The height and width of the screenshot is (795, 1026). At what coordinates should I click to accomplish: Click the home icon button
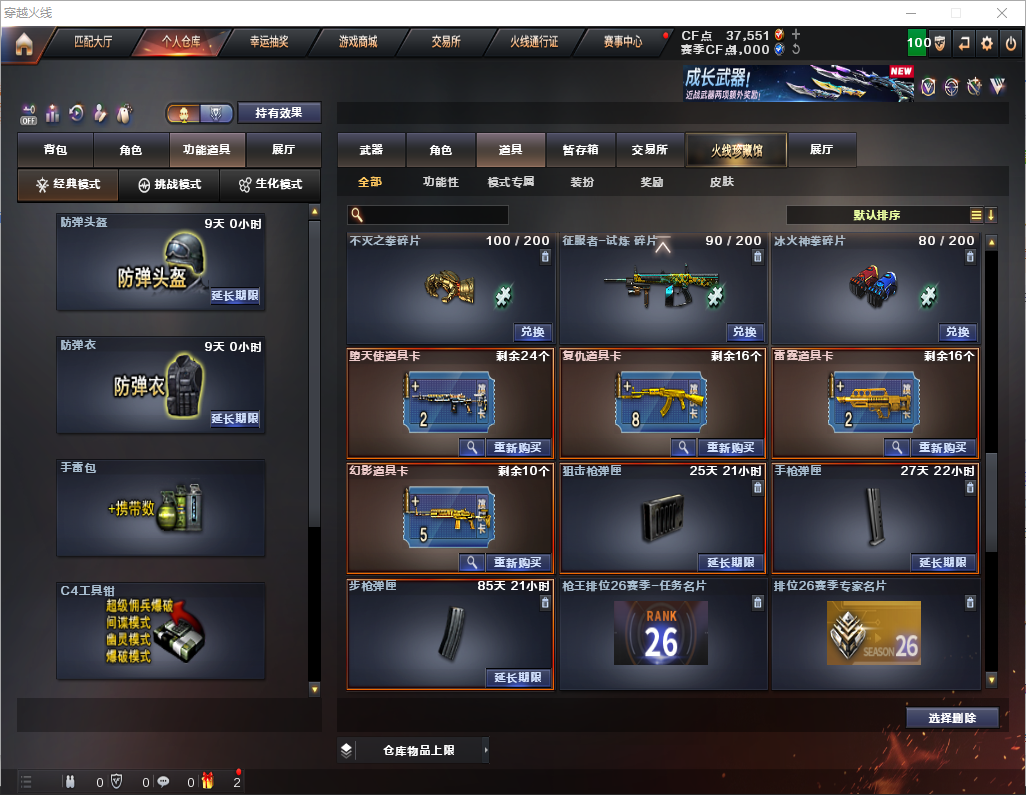click(x=23, y=44)
